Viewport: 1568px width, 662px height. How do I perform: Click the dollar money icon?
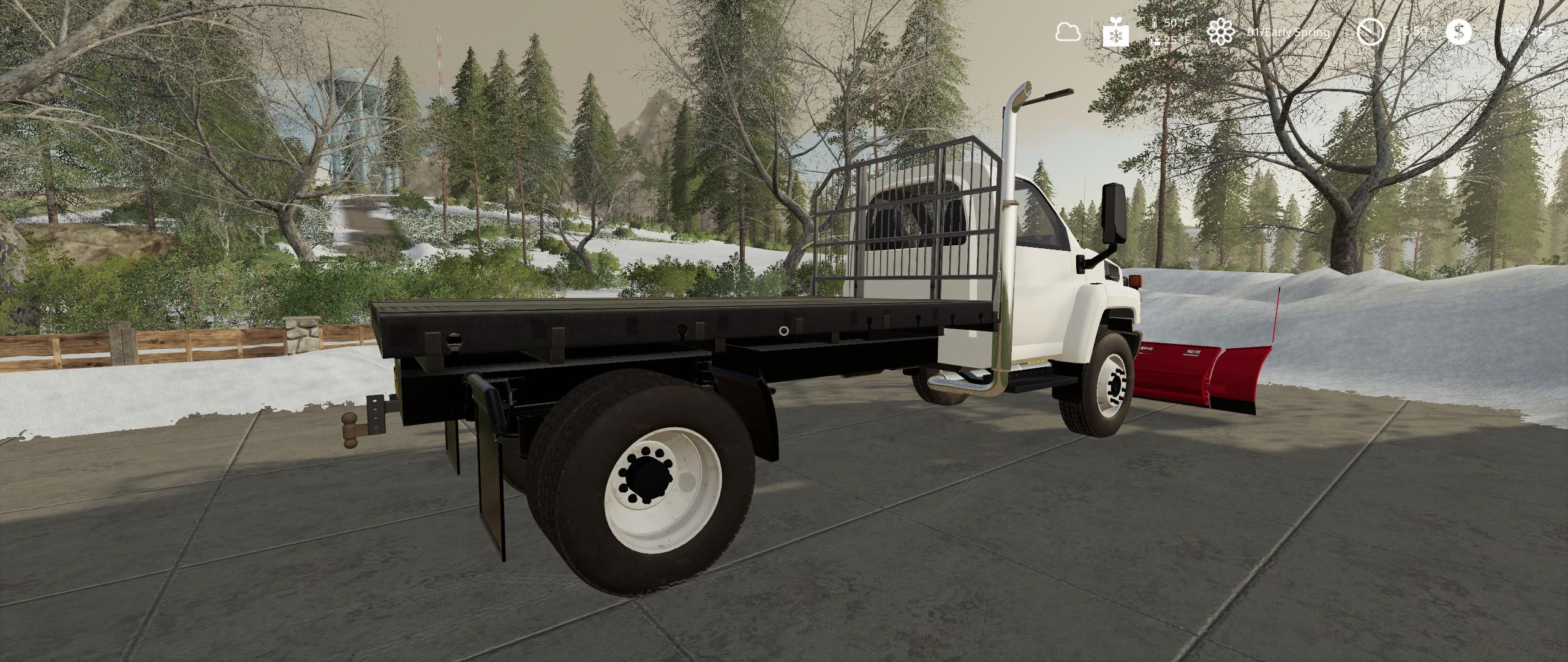(x=1458, y=32)
